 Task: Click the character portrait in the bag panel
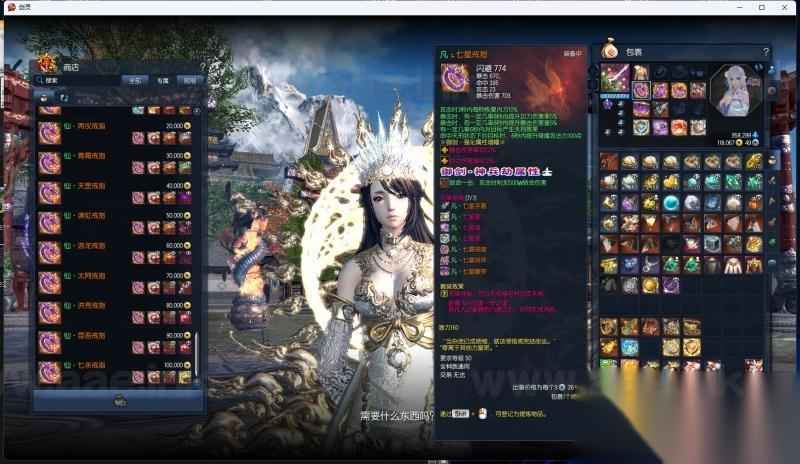point(735,90)
